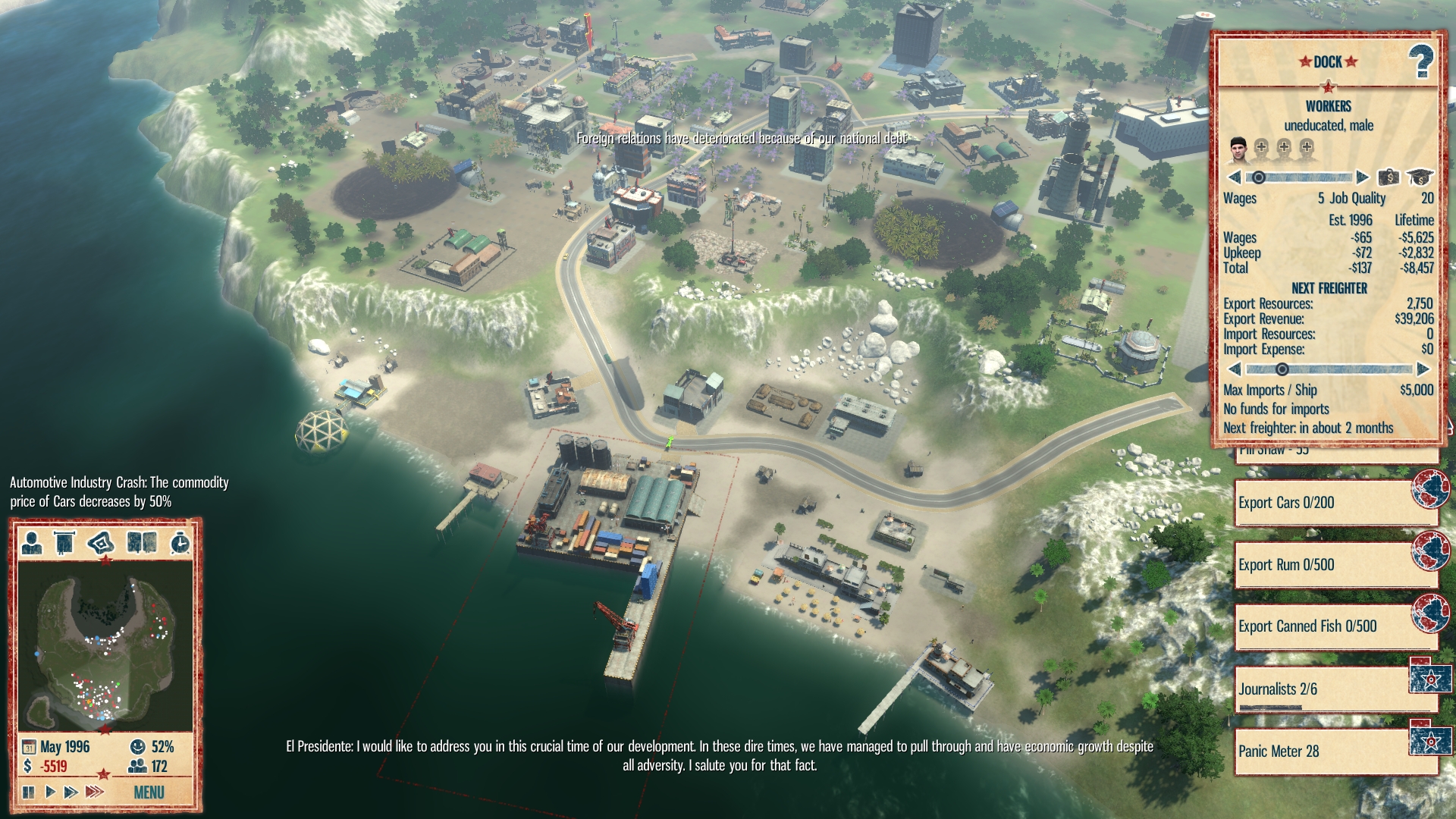Increase wages with the right arrow
Image resolution: width=1456 pixels, height=819 pixels.
pos(1362,177)
